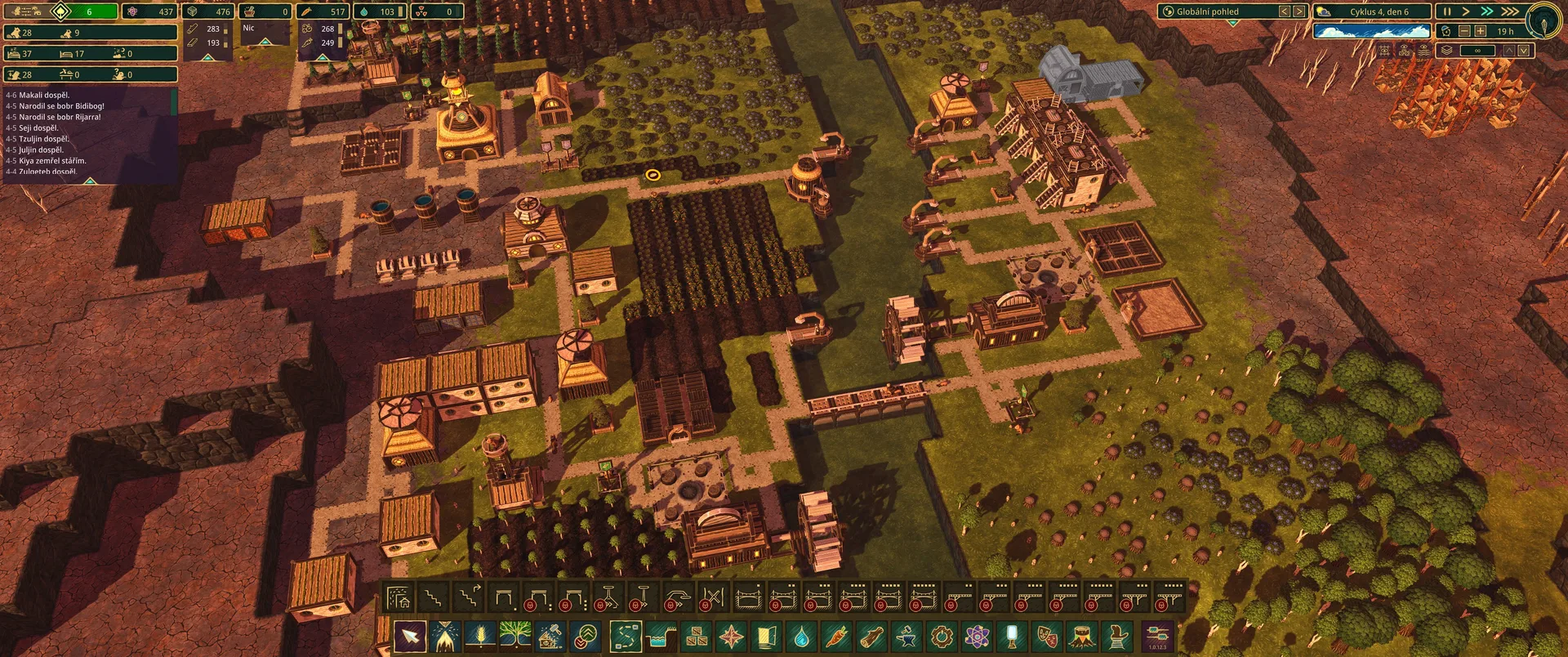Set game speed to triple arrows
This screenshot has height=657, width=1568.
[x=1510, y=11]
